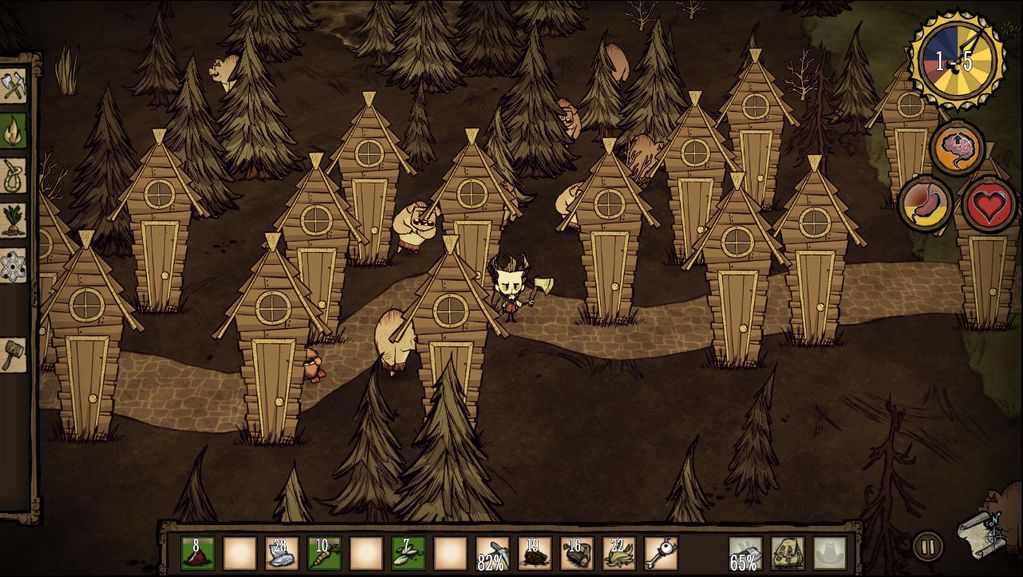The height and width of the screenshot is (577, 1023).
Task: Pick the flint stack of 28
Action: coord(281,553)
